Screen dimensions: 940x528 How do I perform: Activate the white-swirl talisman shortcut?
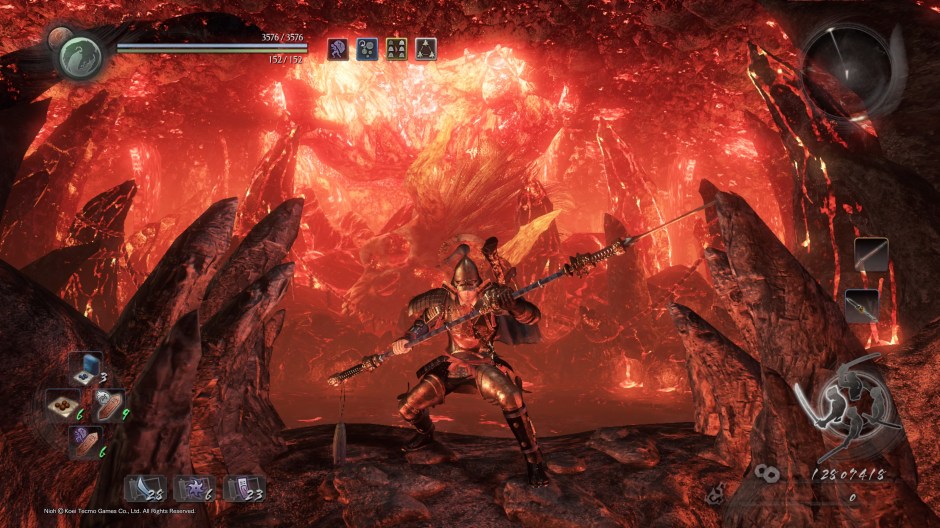click(x=107, y=404)
